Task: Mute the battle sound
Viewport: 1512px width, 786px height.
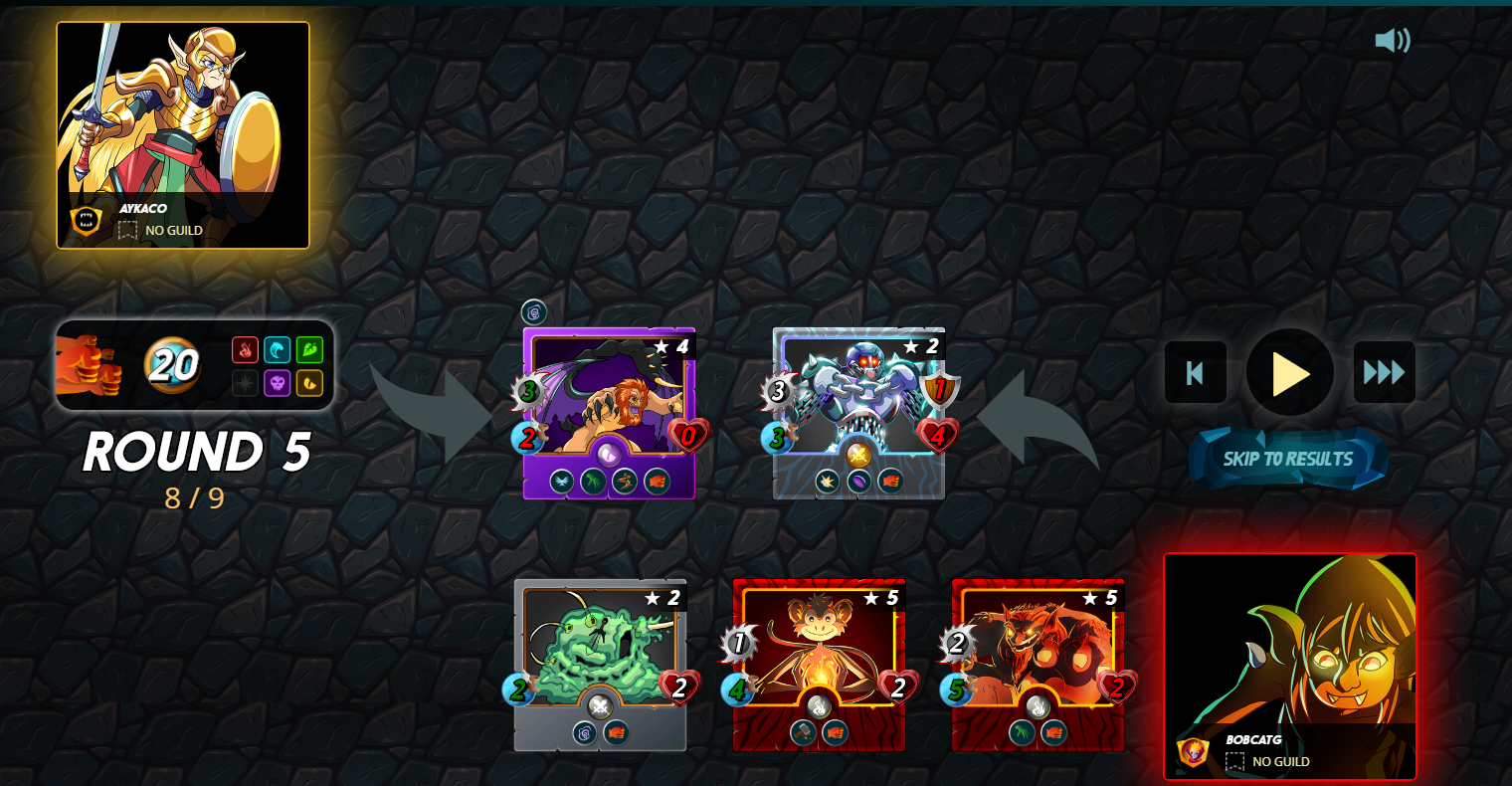Action: (x=1393, y=41)
